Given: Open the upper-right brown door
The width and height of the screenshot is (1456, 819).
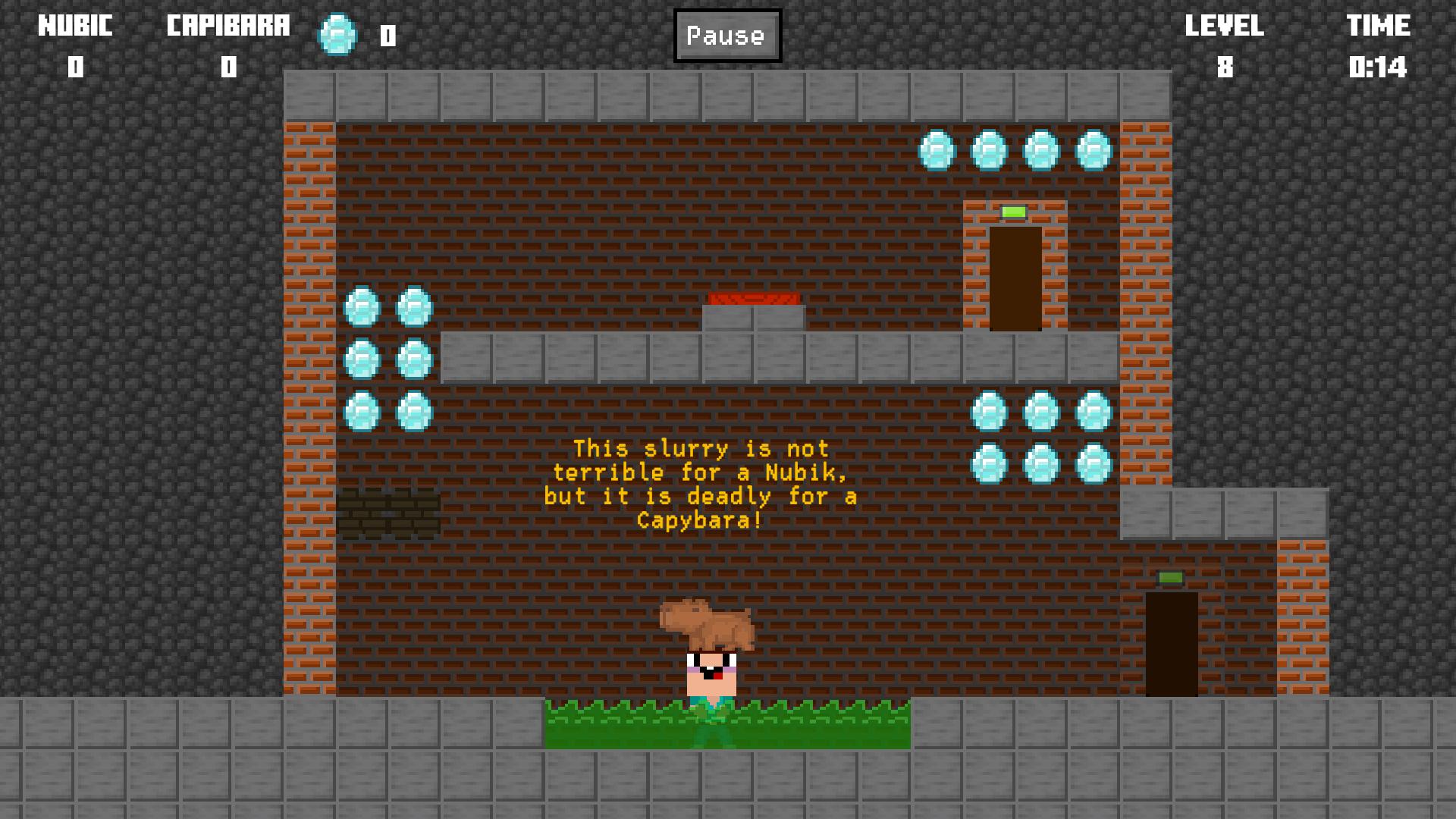Looking at the screenshot, I should coord(1016,281).
